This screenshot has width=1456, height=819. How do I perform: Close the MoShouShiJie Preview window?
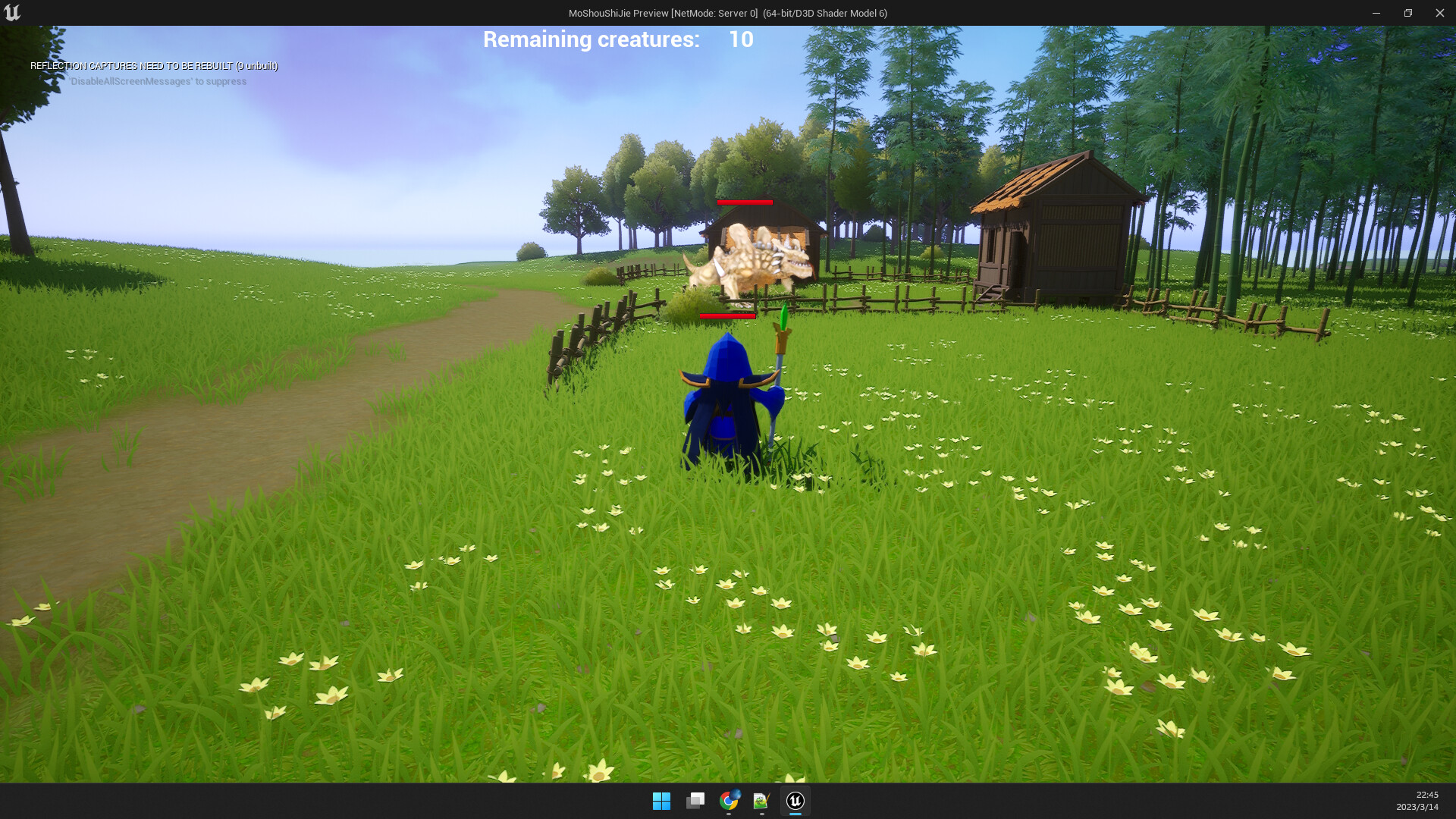1440,12
